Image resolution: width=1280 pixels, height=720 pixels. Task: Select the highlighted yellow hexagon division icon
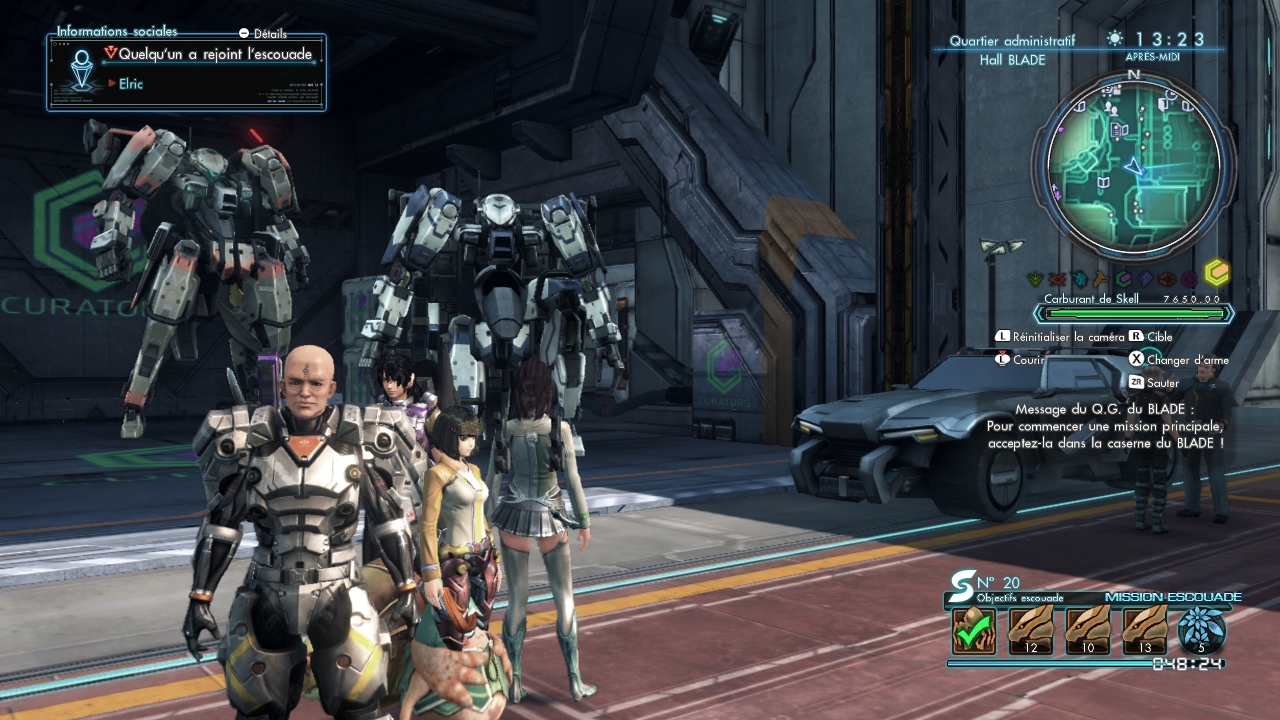click(x=1216, y=274)
